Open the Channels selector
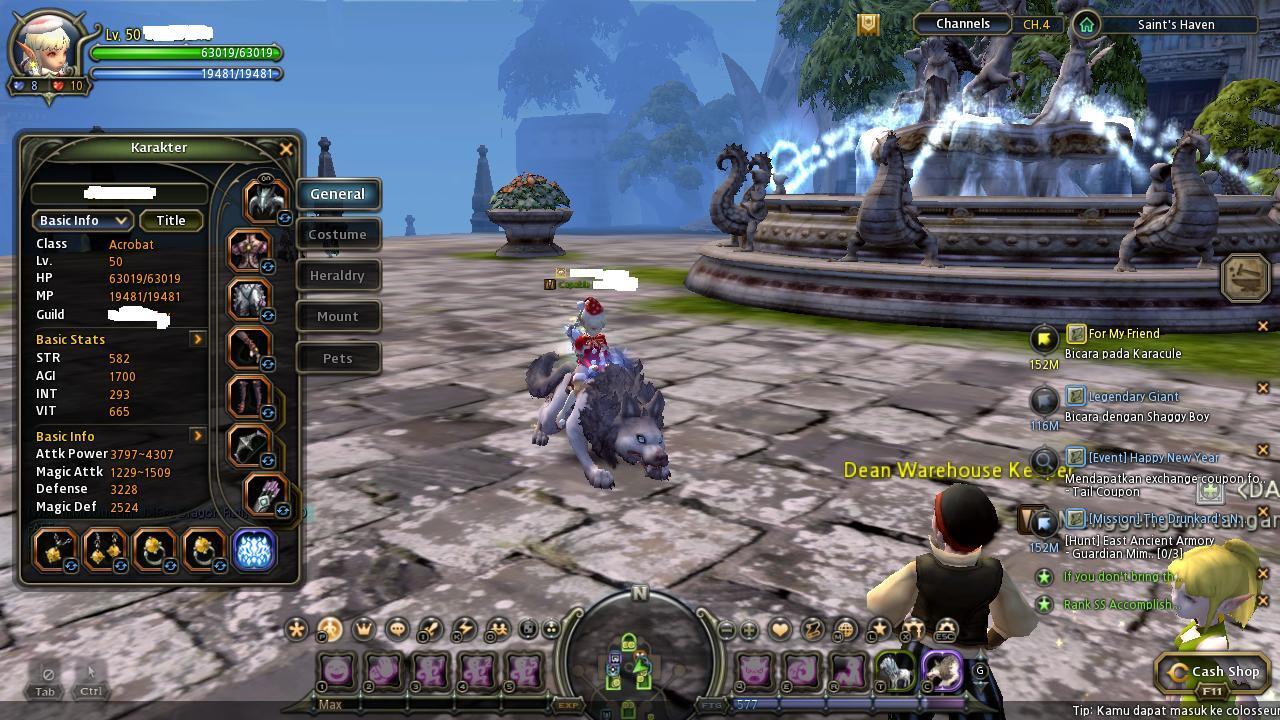 pyautogui.click(x=963, y=24)
